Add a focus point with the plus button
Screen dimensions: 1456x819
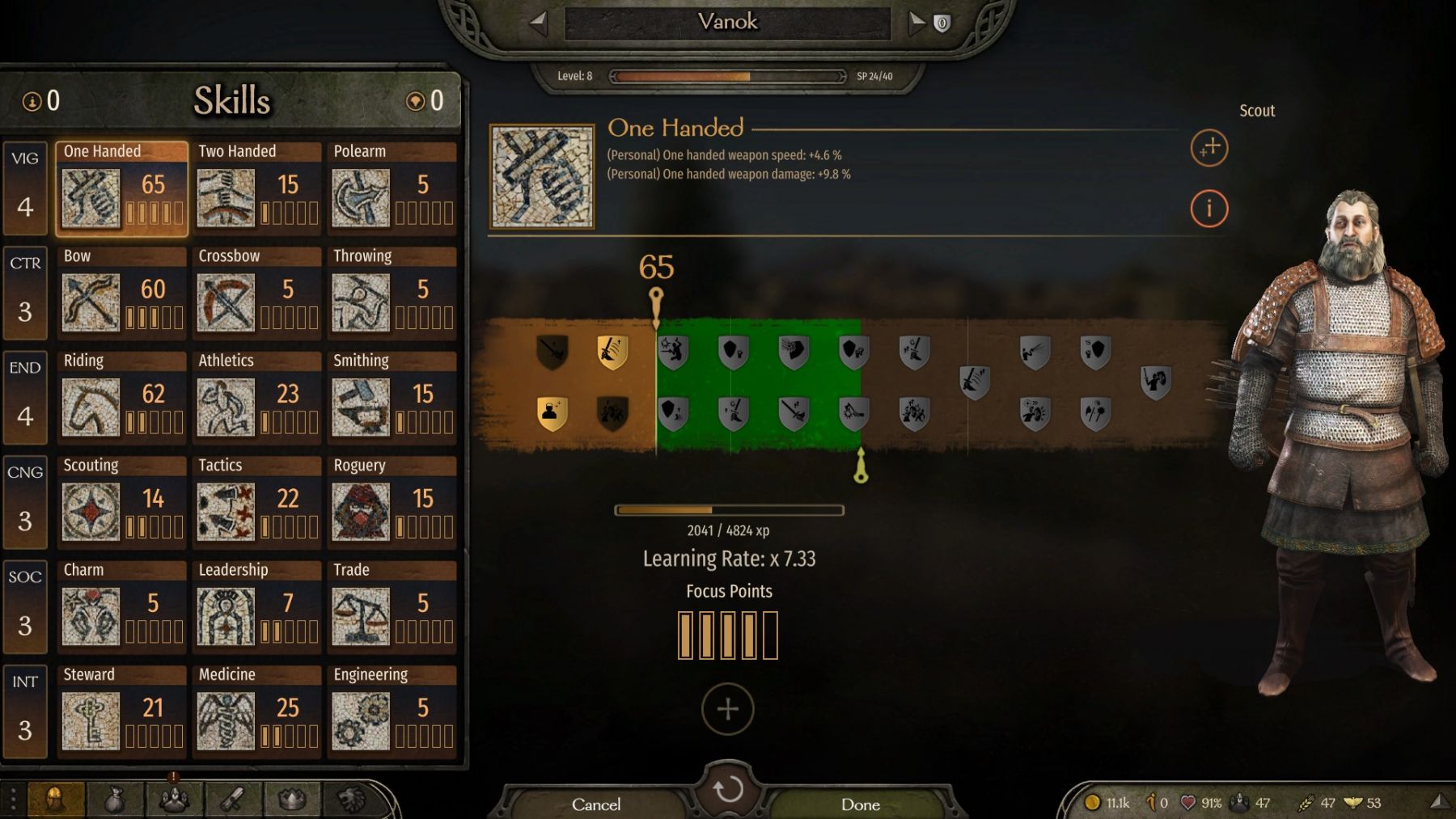pos(728,709)
